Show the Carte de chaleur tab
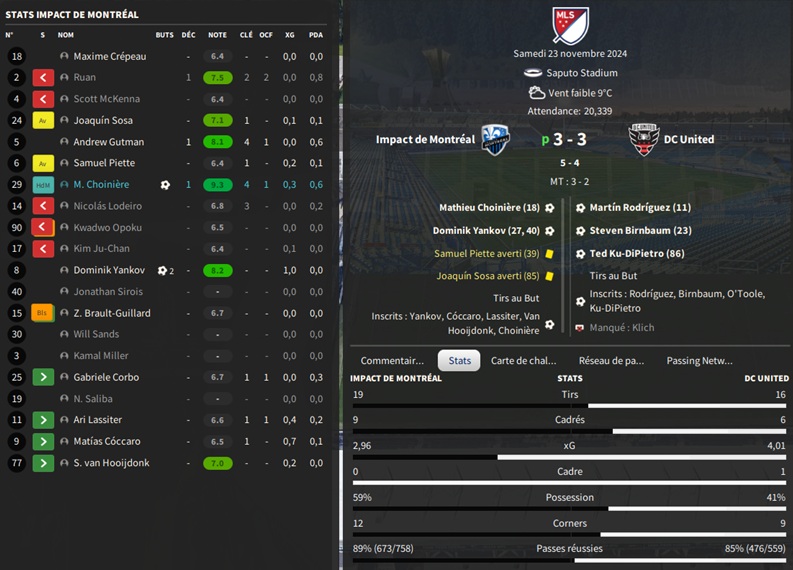Viewport: 793px width, 570px height. pos(523,360)
